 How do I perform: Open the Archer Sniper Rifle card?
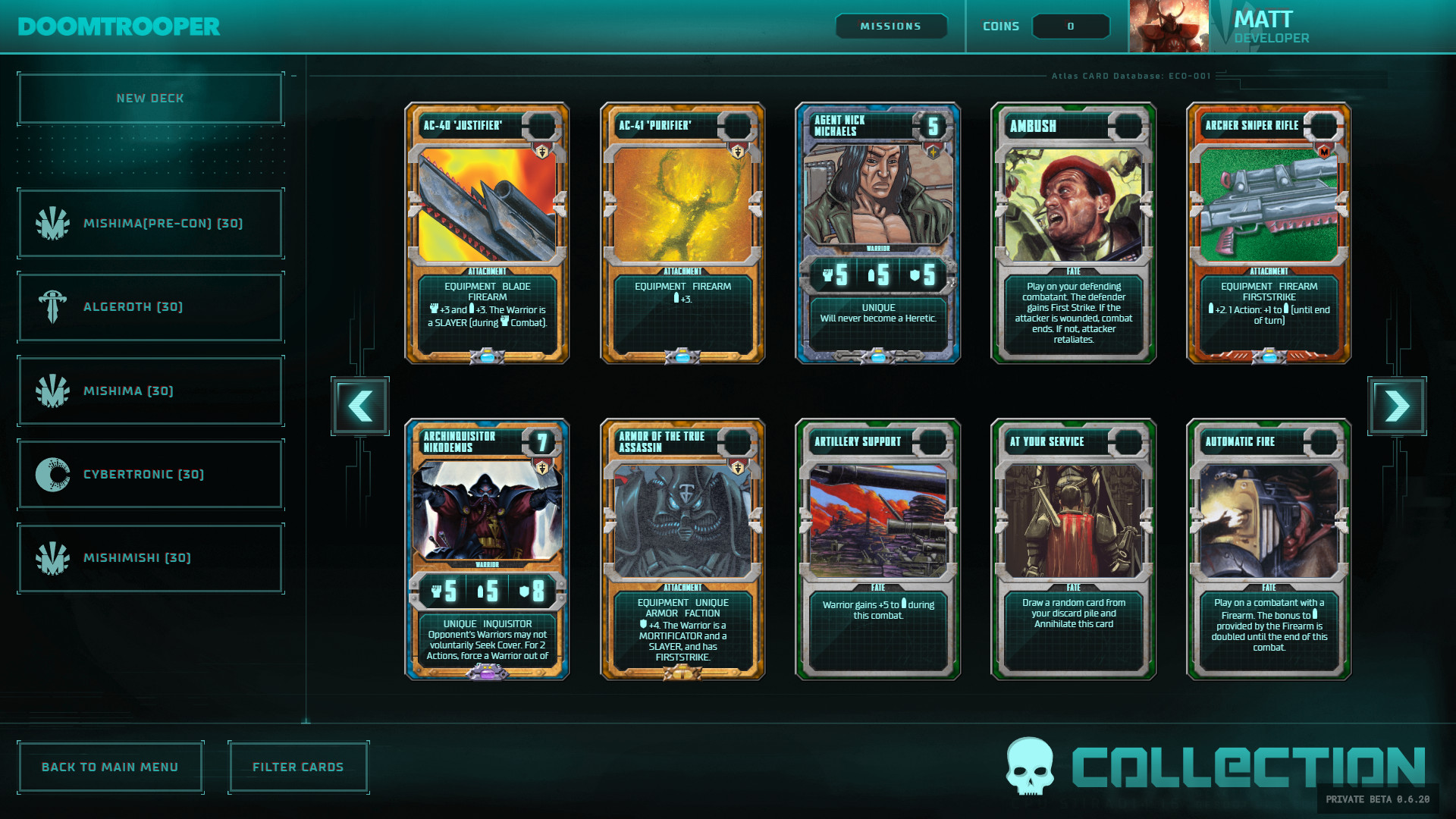[1268, 235]
